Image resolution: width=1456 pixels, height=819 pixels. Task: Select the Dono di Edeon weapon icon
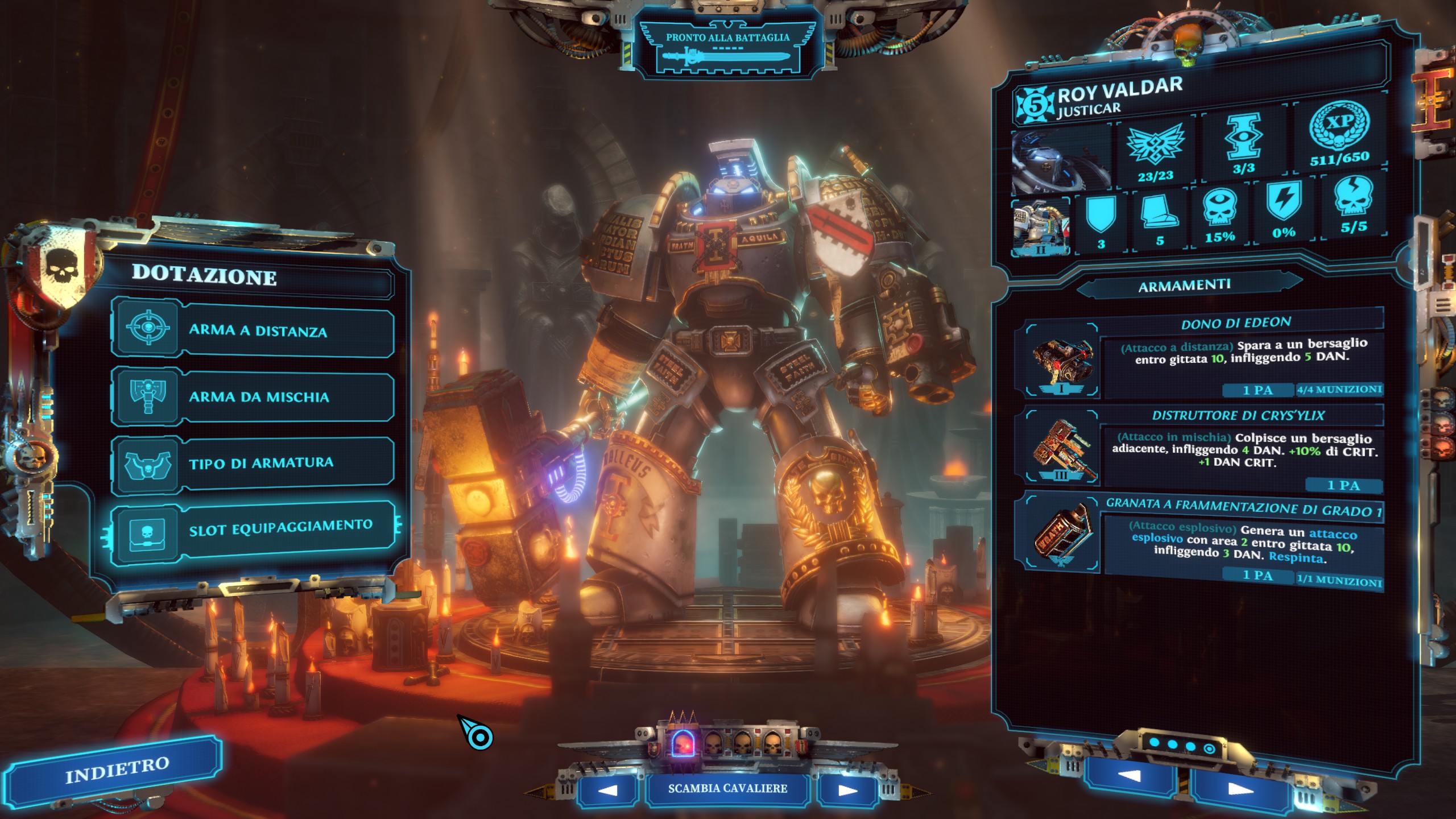pos(1062,361)
